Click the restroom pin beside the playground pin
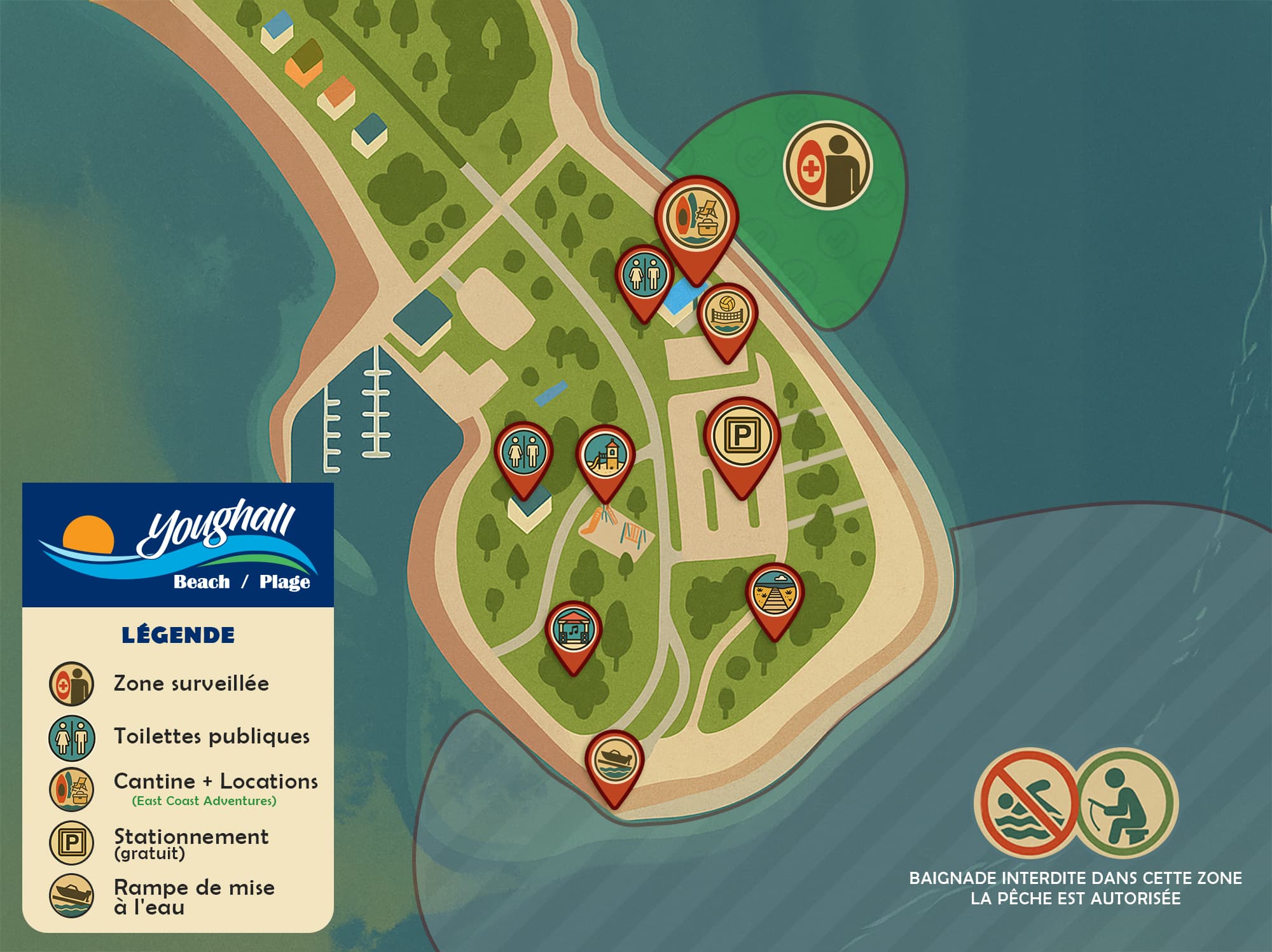The height and width of the screenshot is (952, 1272). pos(524,452)
